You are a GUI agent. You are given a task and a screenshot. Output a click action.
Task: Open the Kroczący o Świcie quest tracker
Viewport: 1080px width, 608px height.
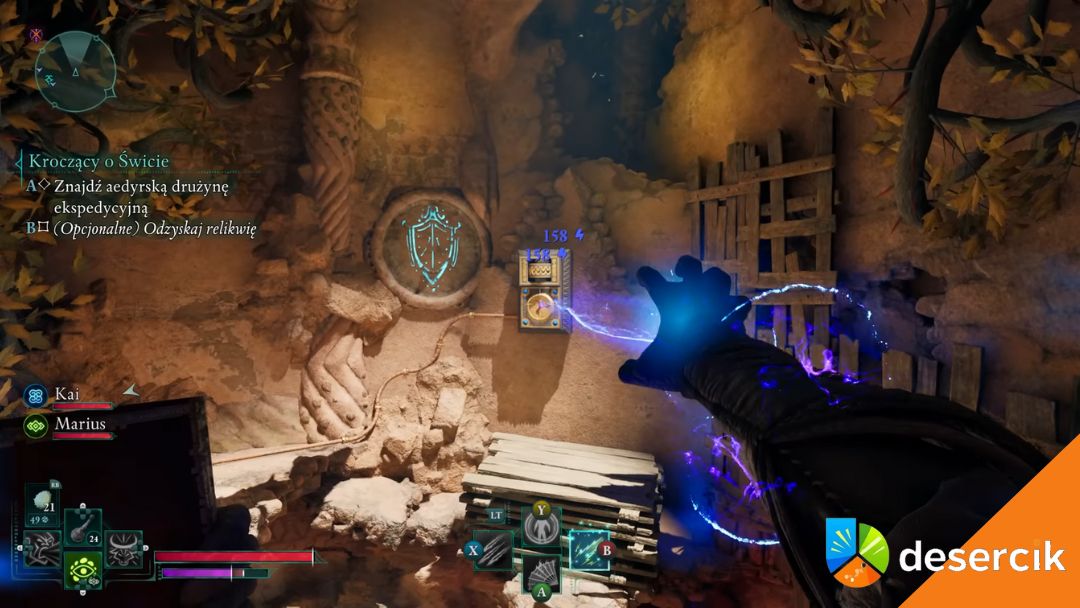[99, 161]
